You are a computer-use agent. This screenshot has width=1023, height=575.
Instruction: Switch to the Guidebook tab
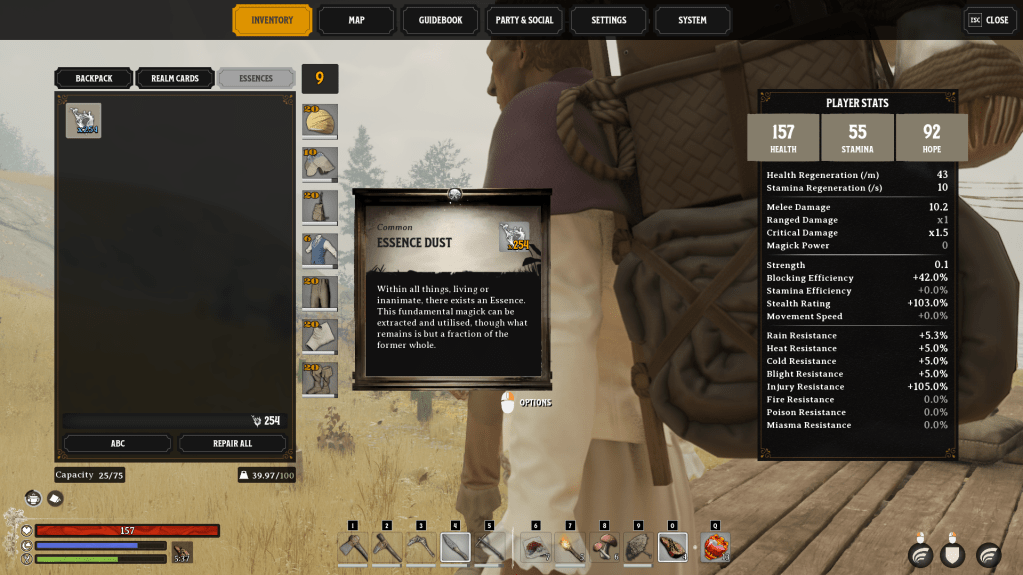point(440,20)
